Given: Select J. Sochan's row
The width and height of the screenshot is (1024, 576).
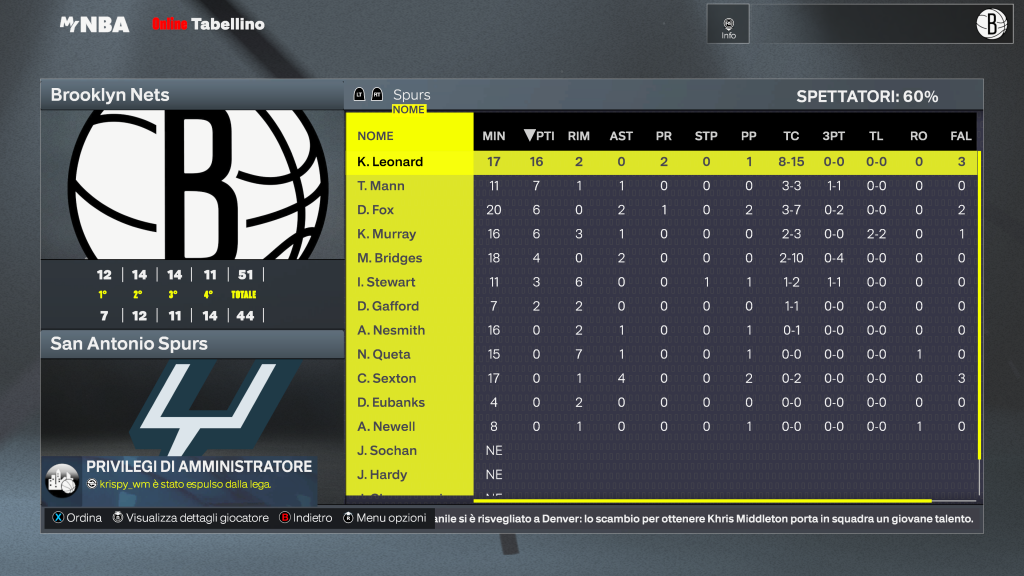Looking at the screenshot, I should [x=387, y=451].
